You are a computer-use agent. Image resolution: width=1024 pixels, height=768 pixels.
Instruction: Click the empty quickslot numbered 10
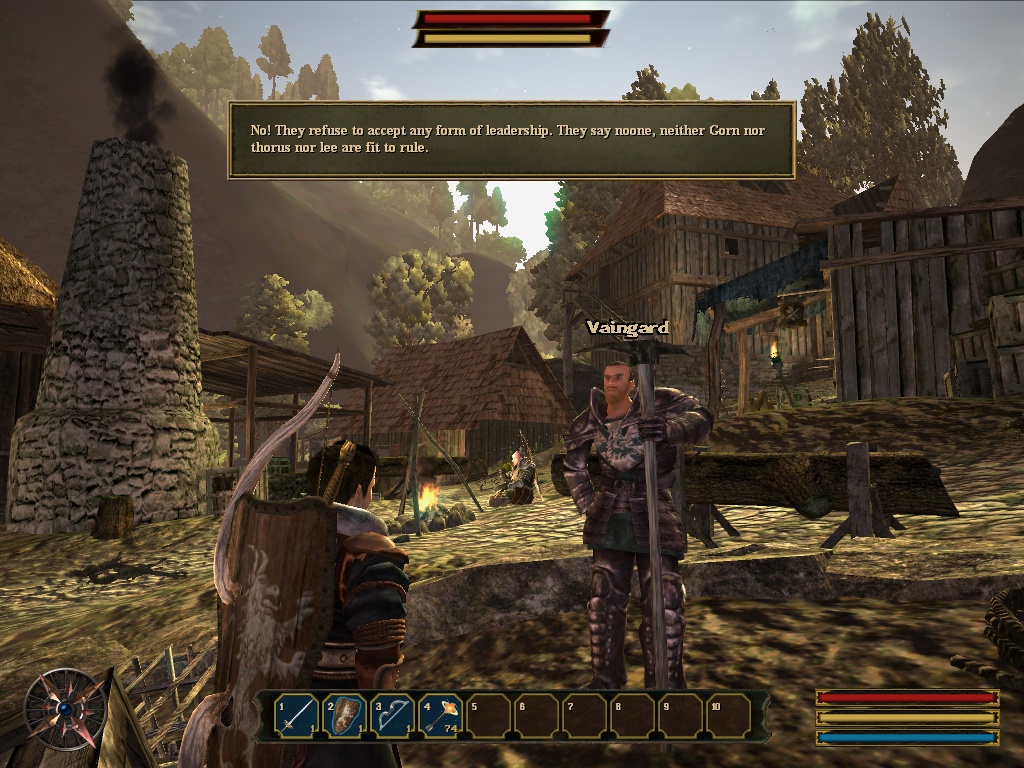coord(728,716)
